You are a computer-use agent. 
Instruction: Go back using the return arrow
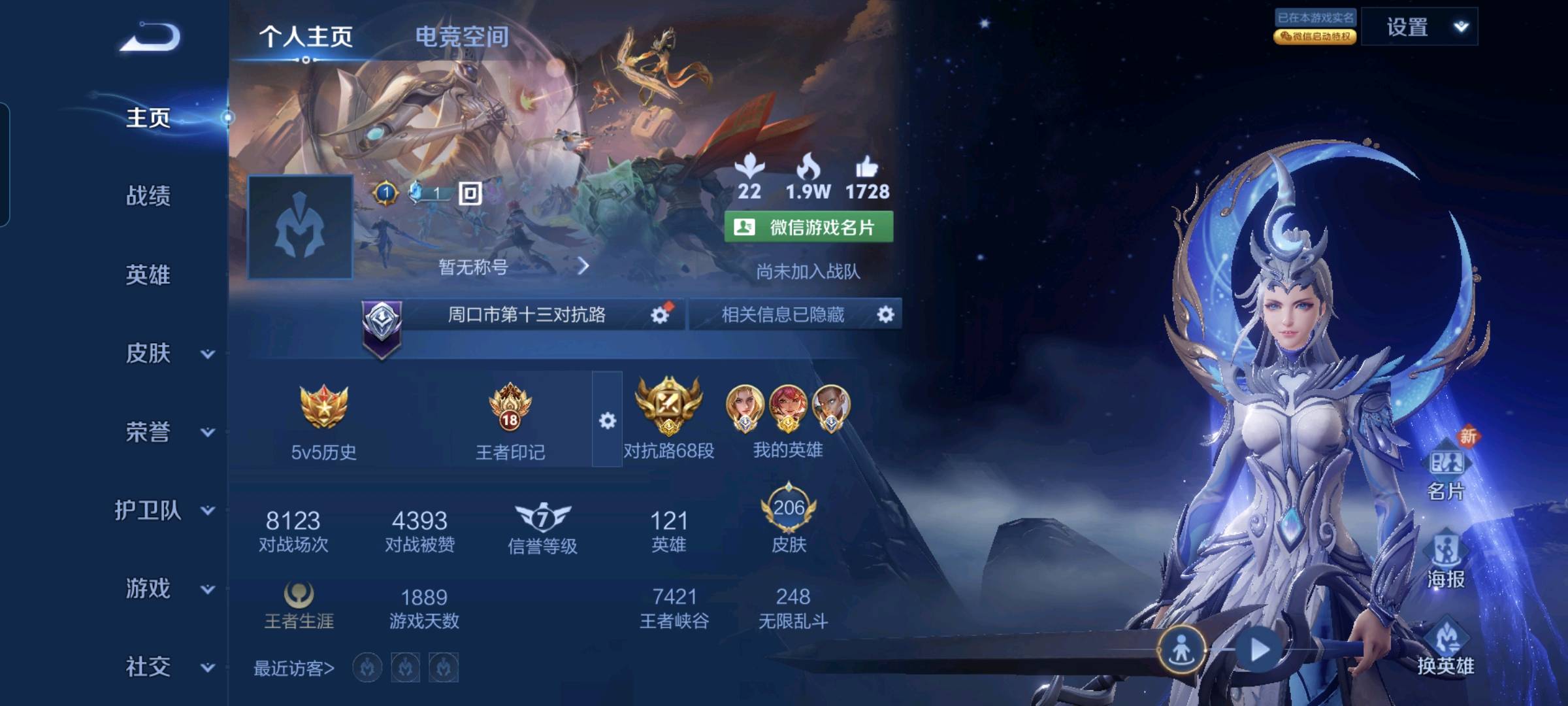[150, 37]
